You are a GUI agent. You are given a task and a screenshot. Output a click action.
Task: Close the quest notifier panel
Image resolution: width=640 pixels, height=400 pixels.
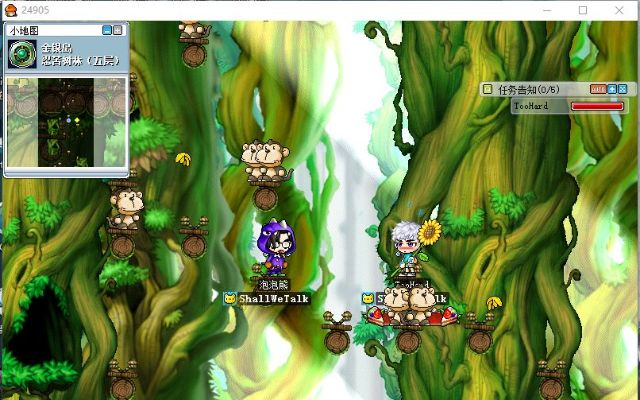(622, 89)
